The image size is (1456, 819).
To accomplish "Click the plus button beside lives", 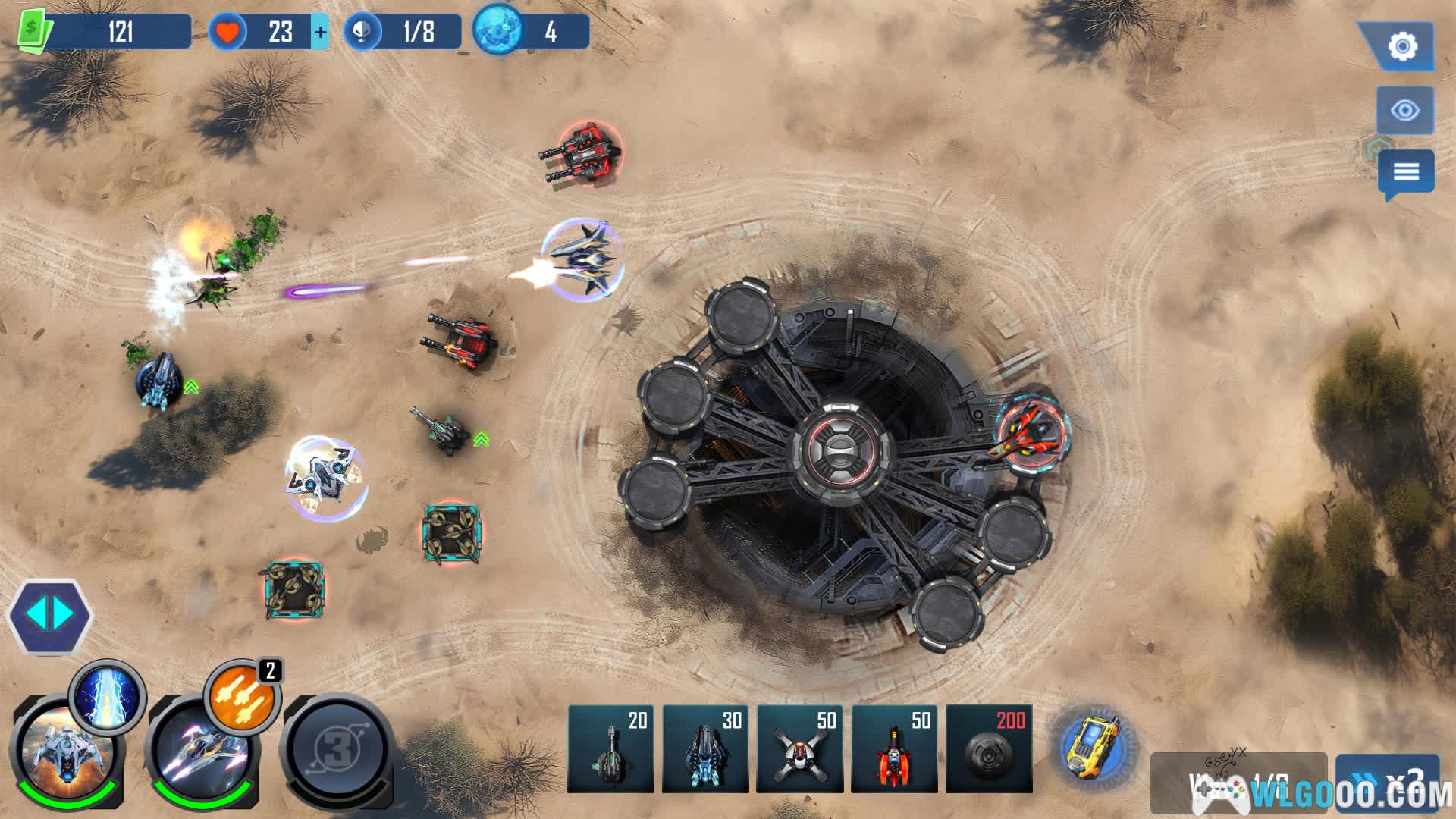I will point(320,33).
